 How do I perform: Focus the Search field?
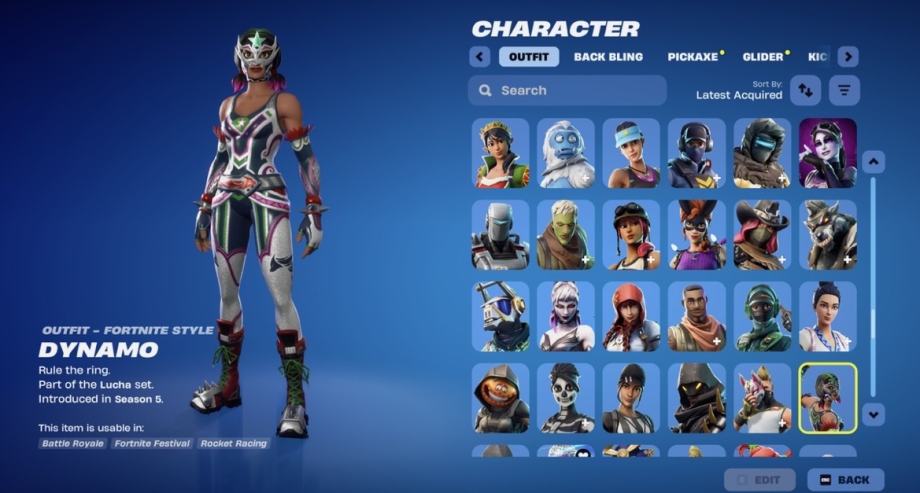point(567,90)
